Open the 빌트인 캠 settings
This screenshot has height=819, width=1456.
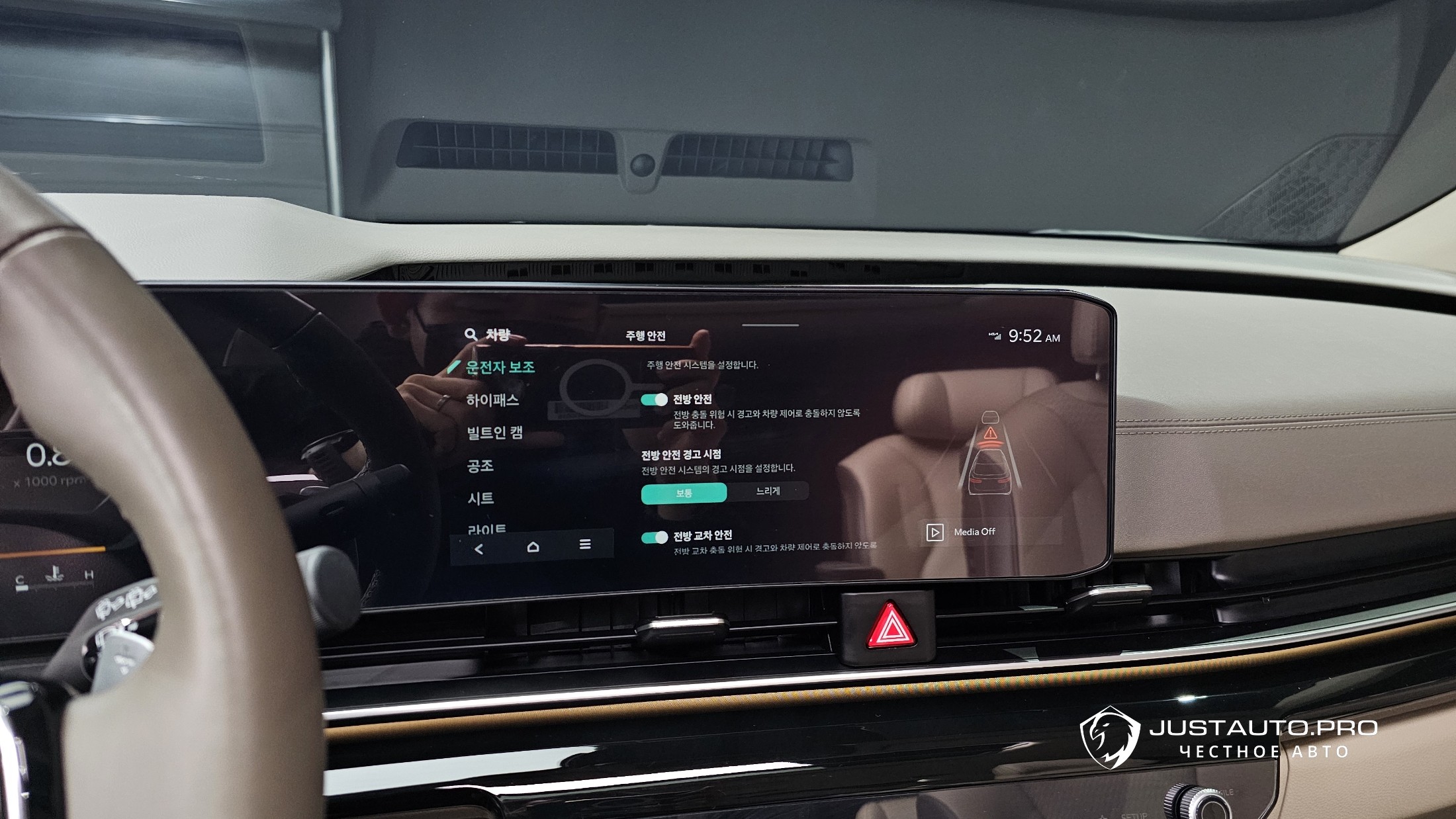click(495, 433)
